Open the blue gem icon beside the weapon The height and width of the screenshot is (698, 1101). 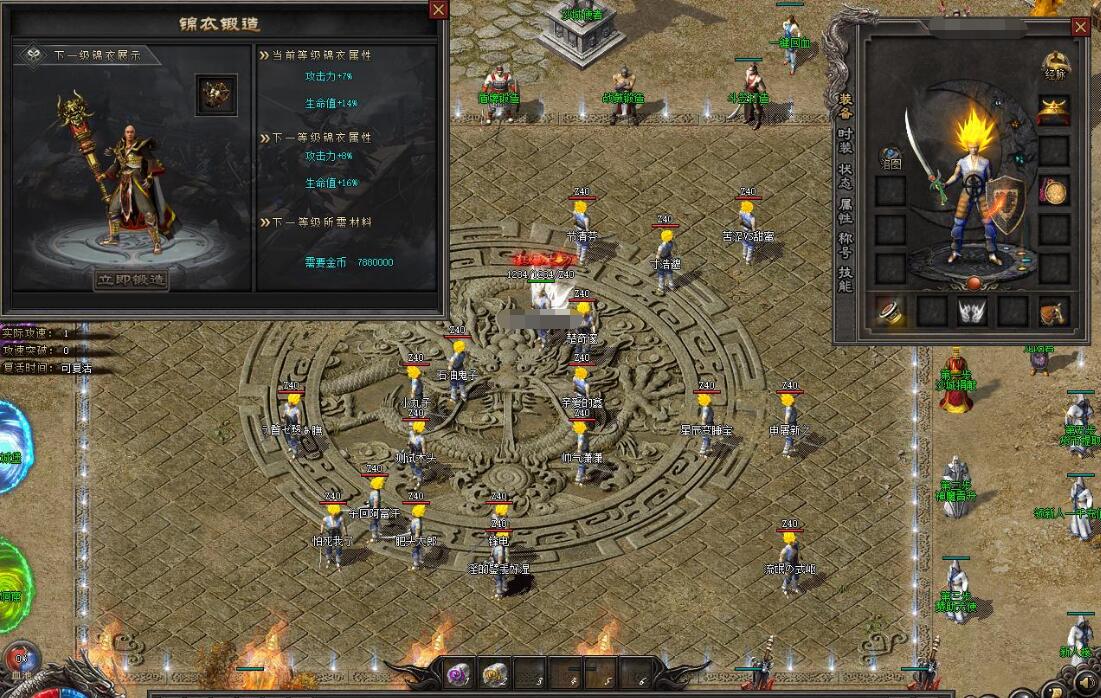(x=890, y=155)
